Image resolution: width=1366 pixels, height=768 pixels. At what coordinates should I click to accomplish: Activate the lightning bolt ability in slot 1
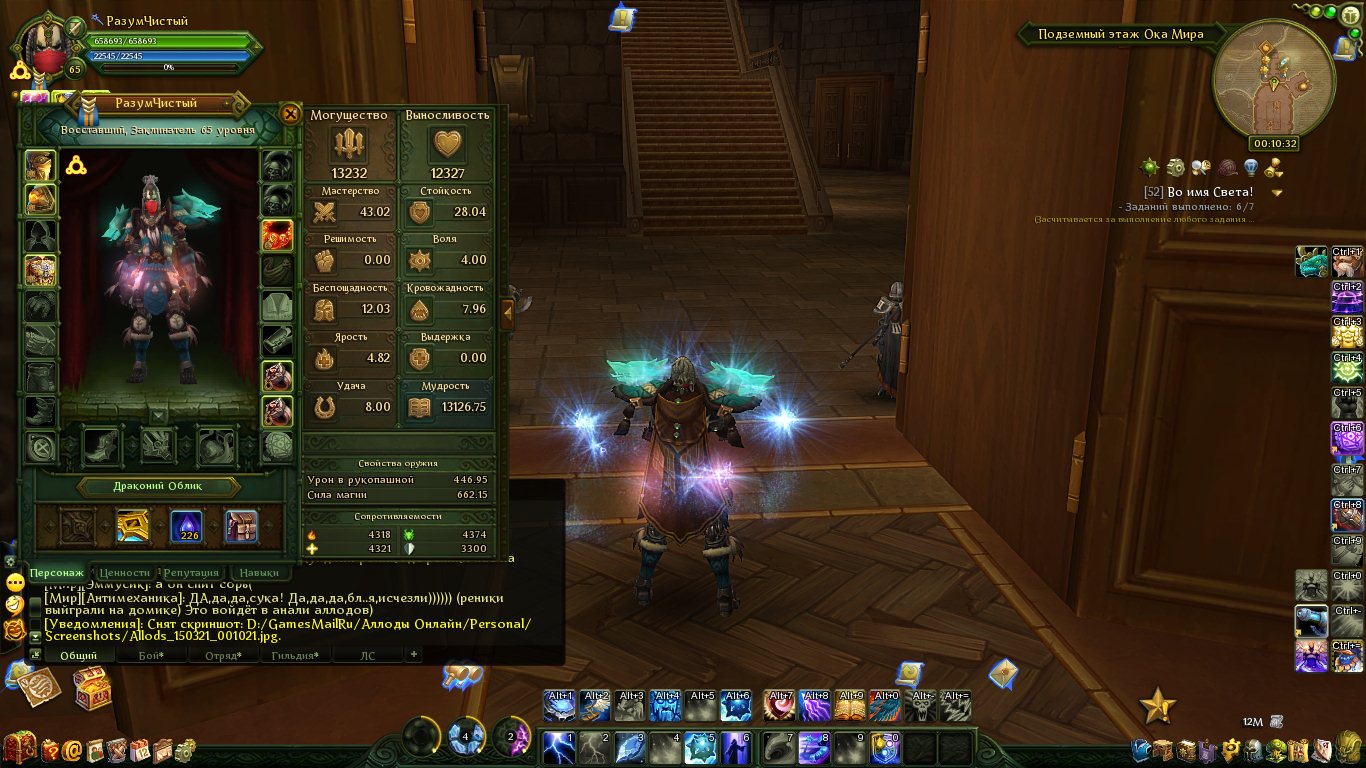click(558, 747)
